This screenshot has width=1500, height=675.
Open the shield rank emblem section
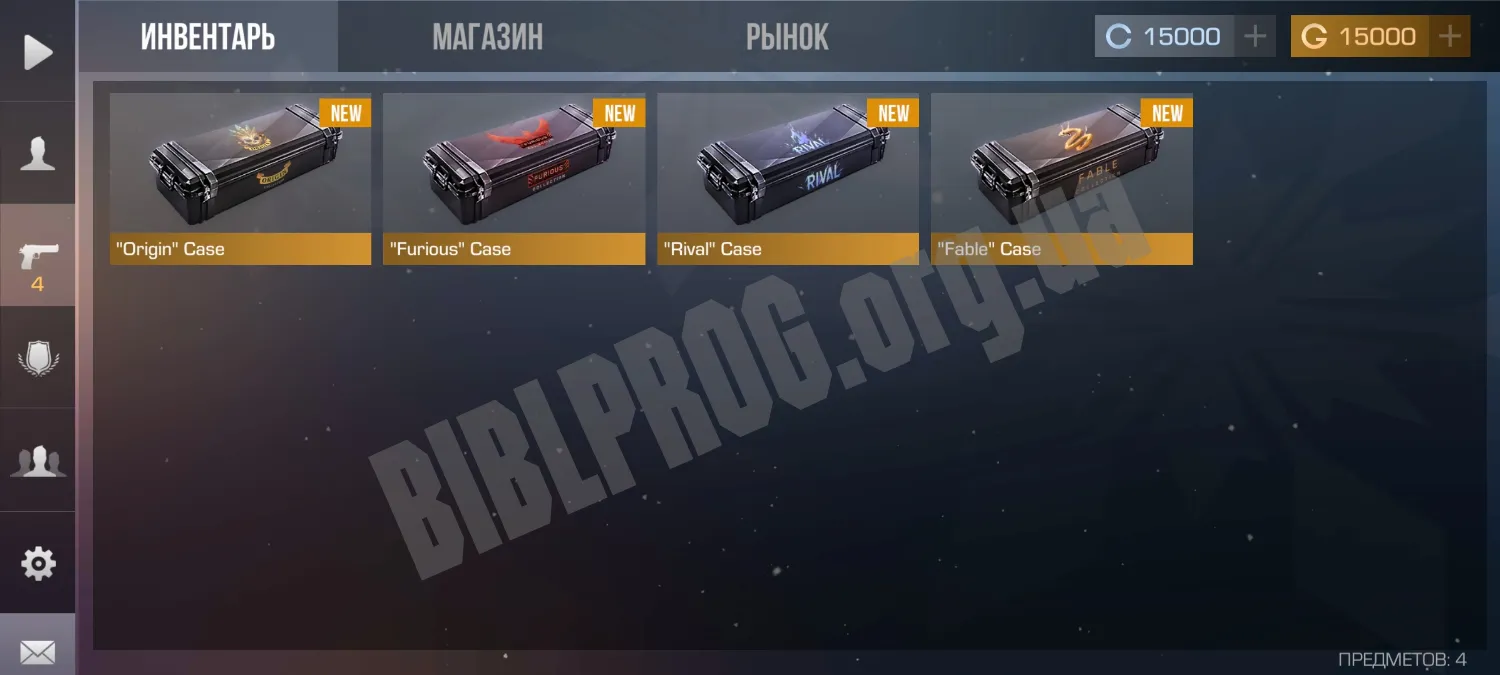pyautogui.click(x=38, y=359)
